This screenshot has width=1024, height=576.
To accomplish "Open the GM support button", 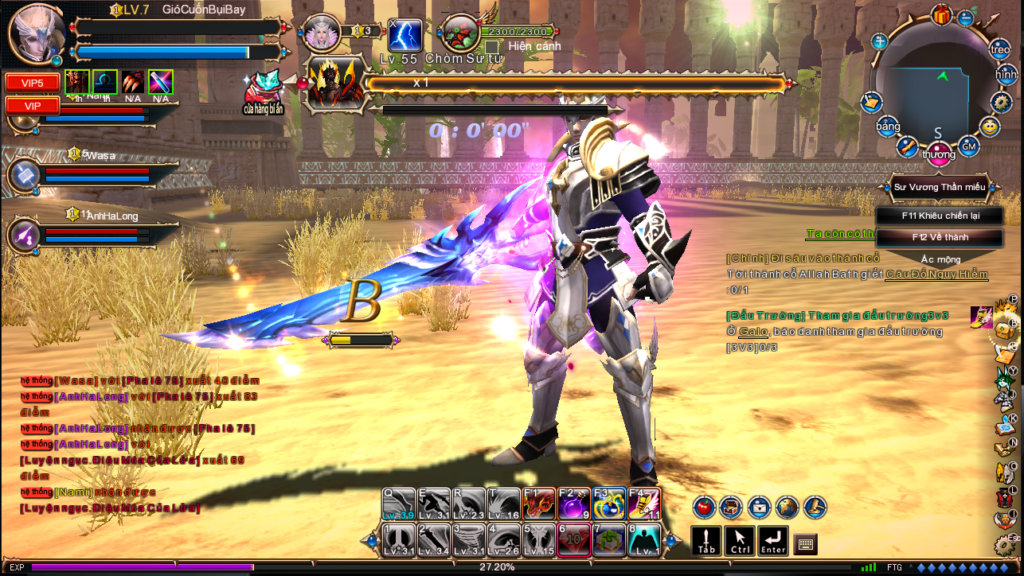I will [x=968, y=146].
